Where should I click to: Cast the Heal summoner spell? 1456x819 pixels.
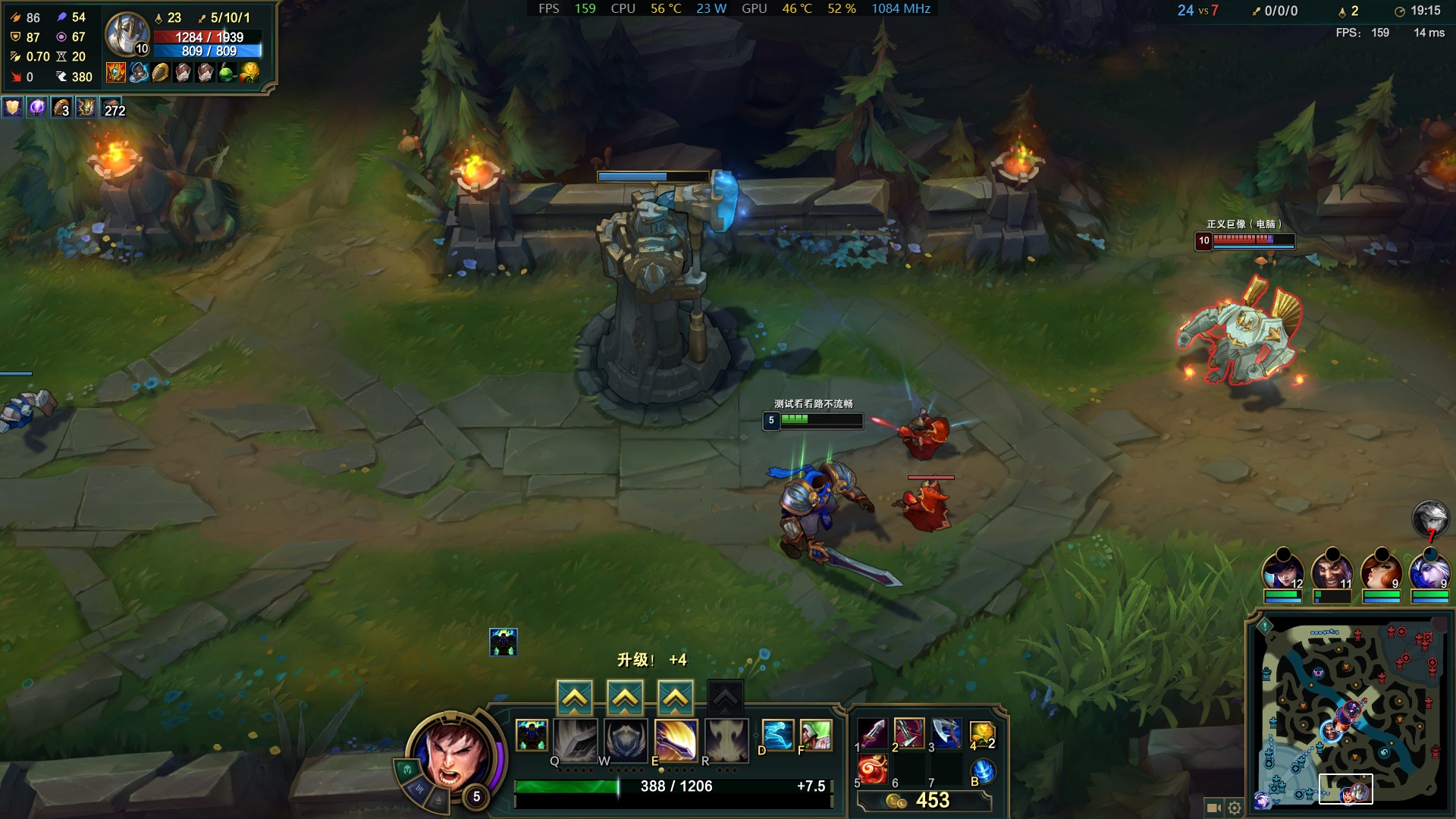815,735
